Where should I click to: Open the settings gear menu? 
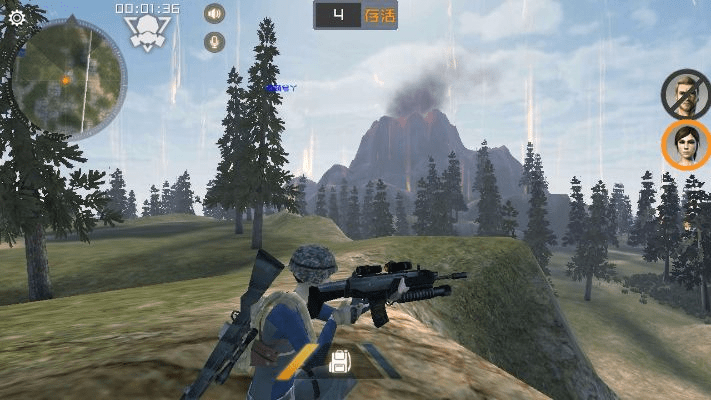click(16, 17)
